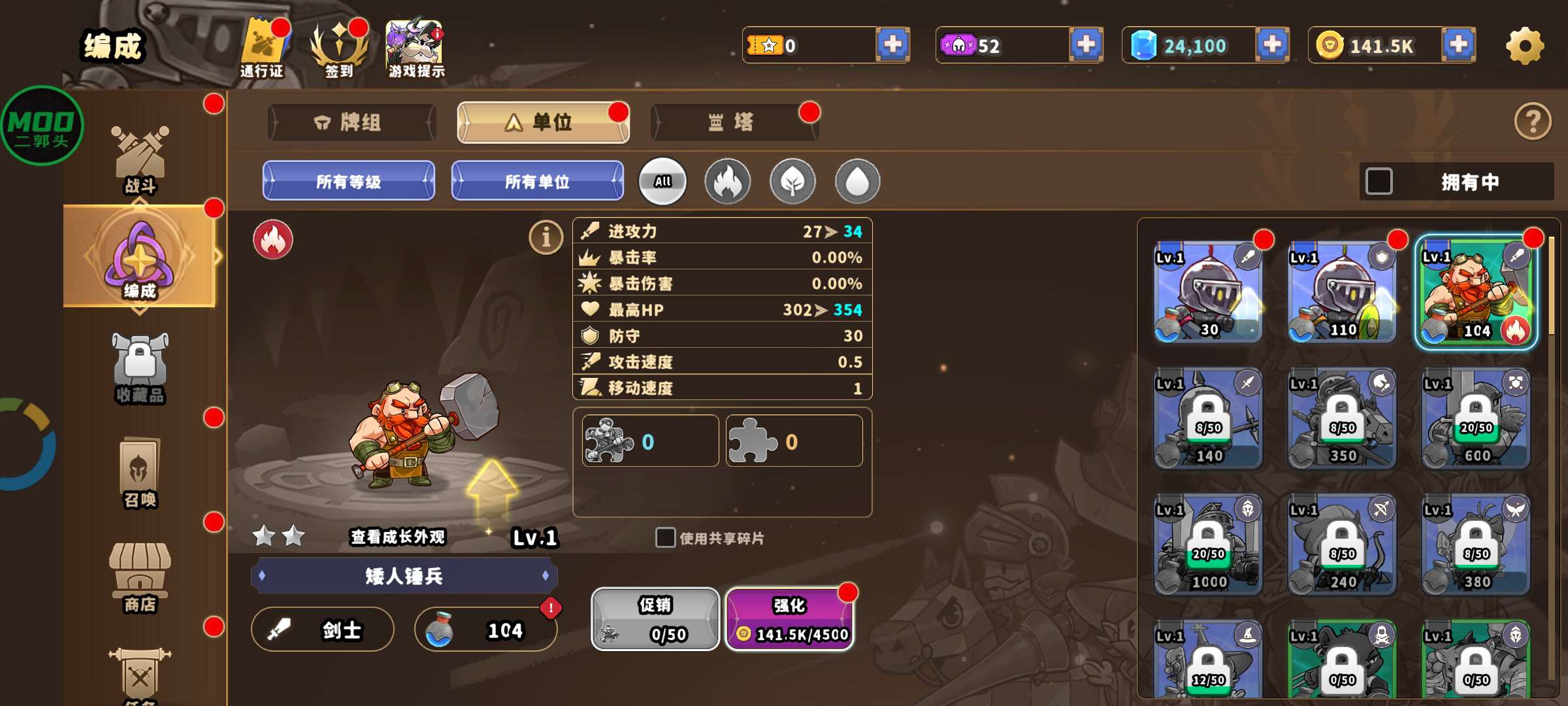Add more blue gems with plus button
The height and width of the screenshot is (706, 1568).
pos(1272,45)
